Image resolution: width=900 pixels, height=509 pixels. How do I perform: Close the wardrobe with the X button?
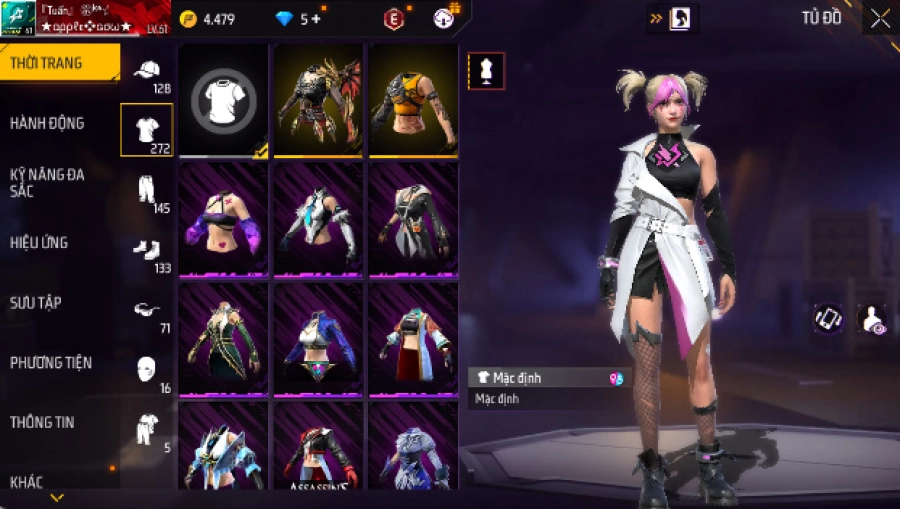tap(879, 18)
